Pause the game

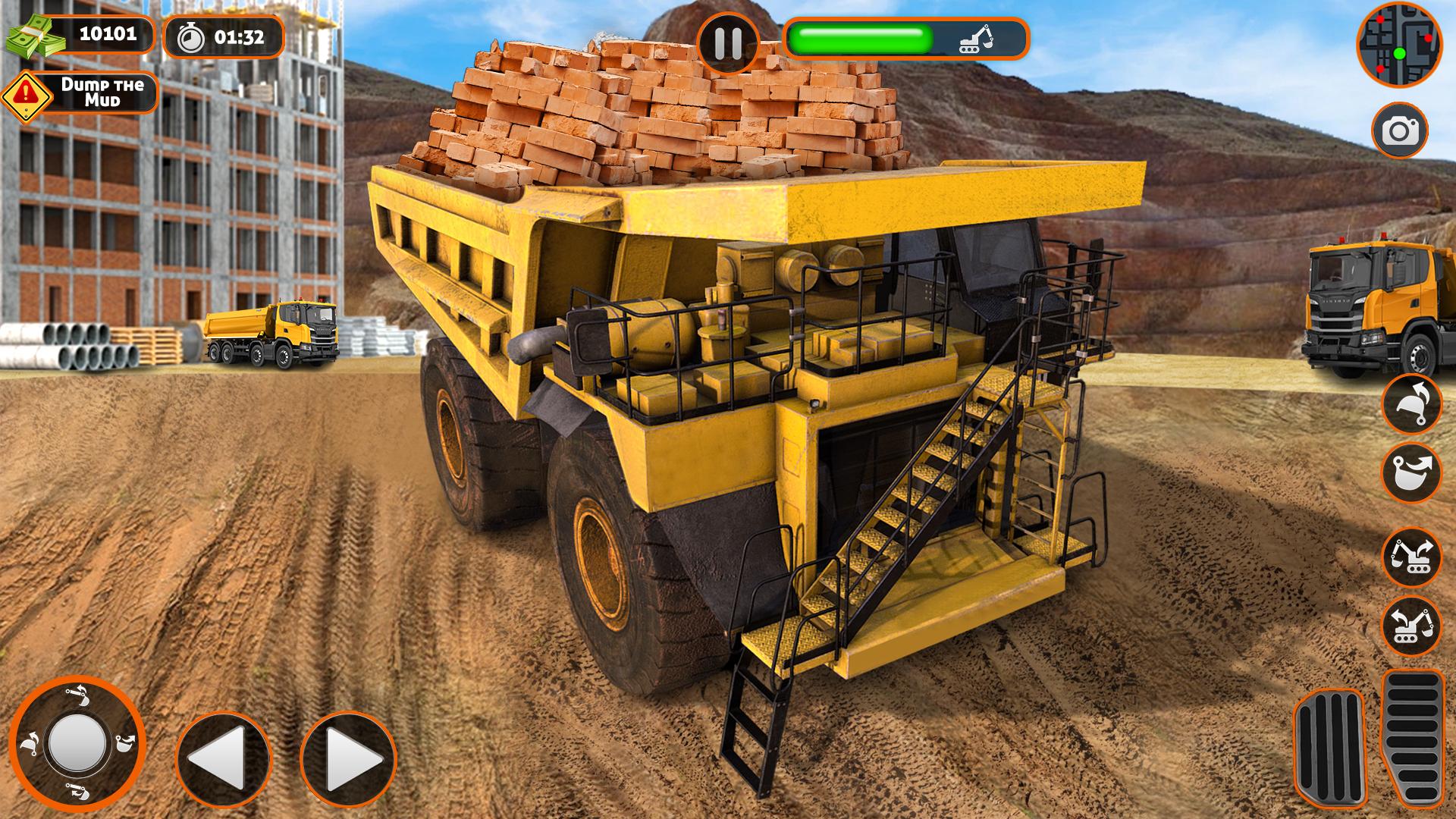(x=728, y=42)
